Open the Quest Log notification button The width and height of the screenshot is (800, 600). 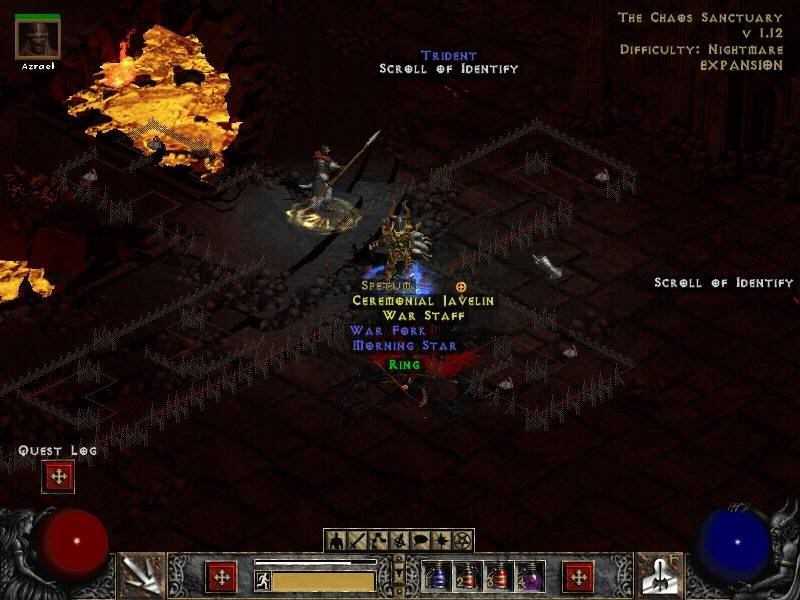tap(58, 477)
